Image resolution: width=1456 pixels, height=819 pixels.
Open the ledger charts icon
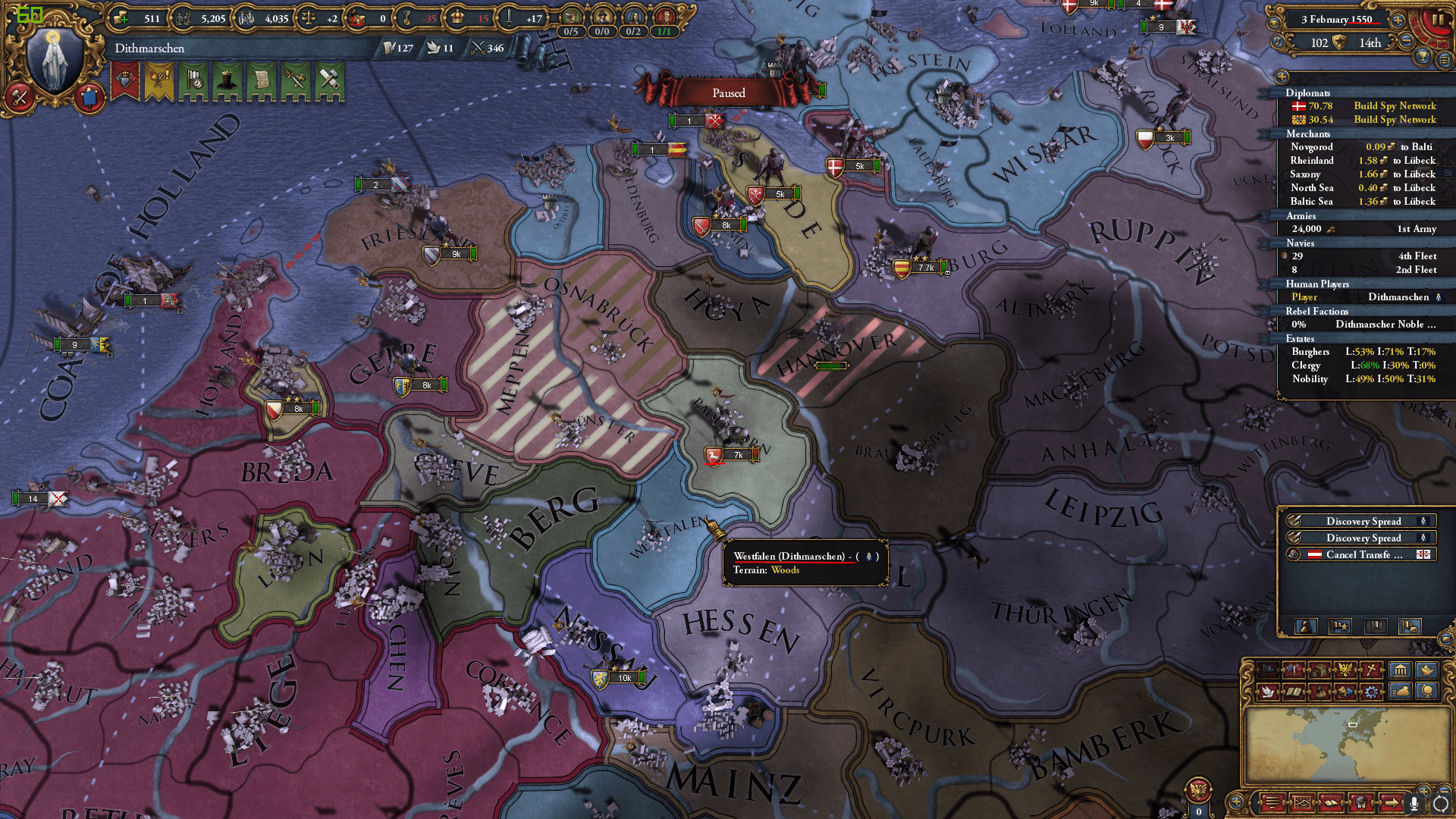(x=1303, y=802)
